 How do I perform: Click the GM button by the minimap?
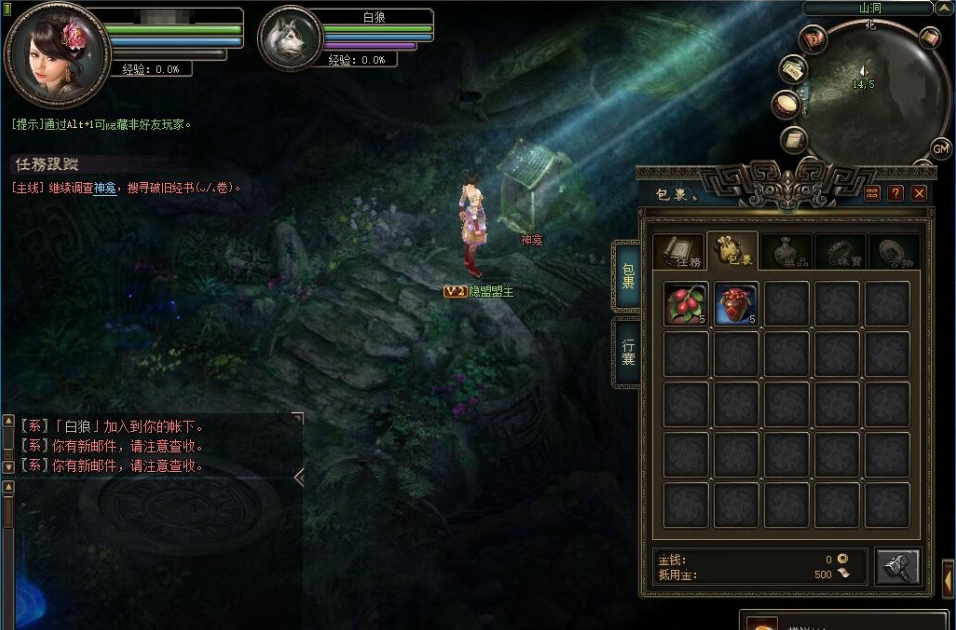tap(941, 148)
